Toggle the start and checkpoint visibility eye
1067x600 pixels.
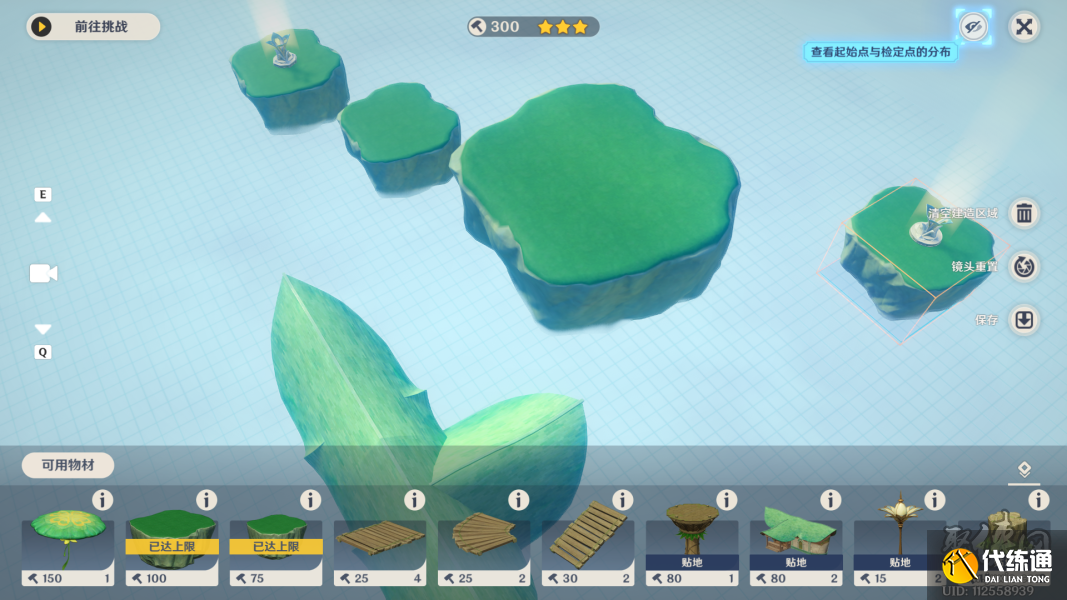click(x=973, y=26)
